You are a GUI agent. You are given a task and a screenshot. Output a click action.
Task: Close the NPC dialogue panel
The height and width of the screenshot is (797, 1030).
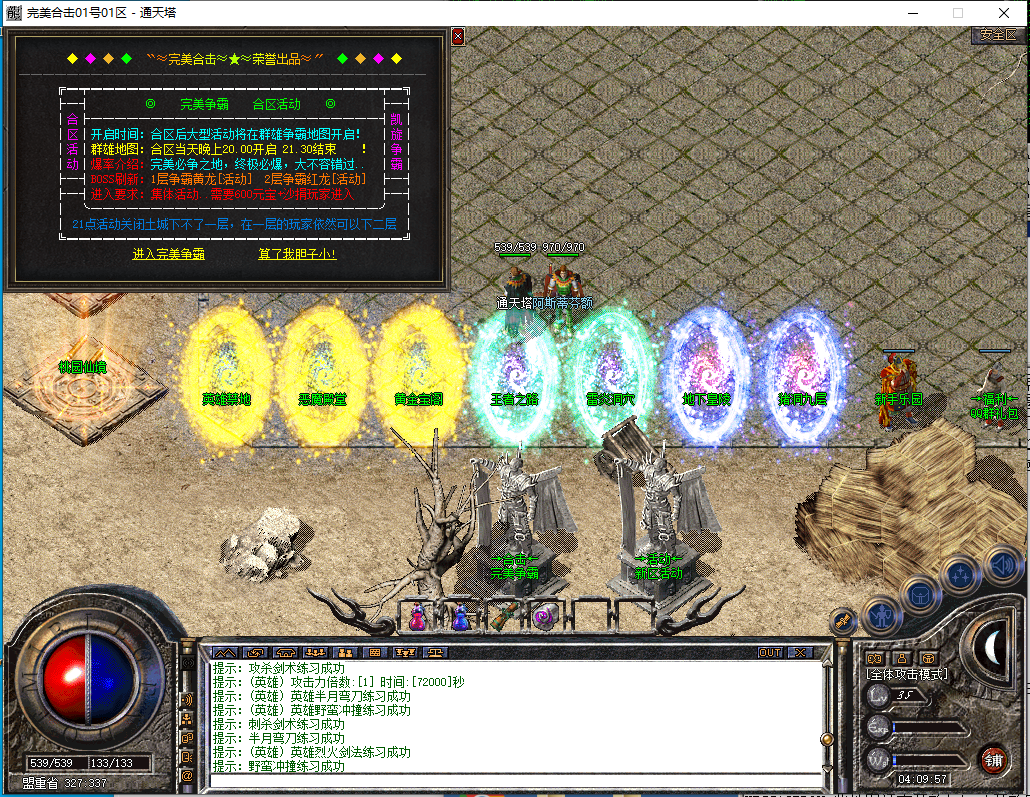458,36
